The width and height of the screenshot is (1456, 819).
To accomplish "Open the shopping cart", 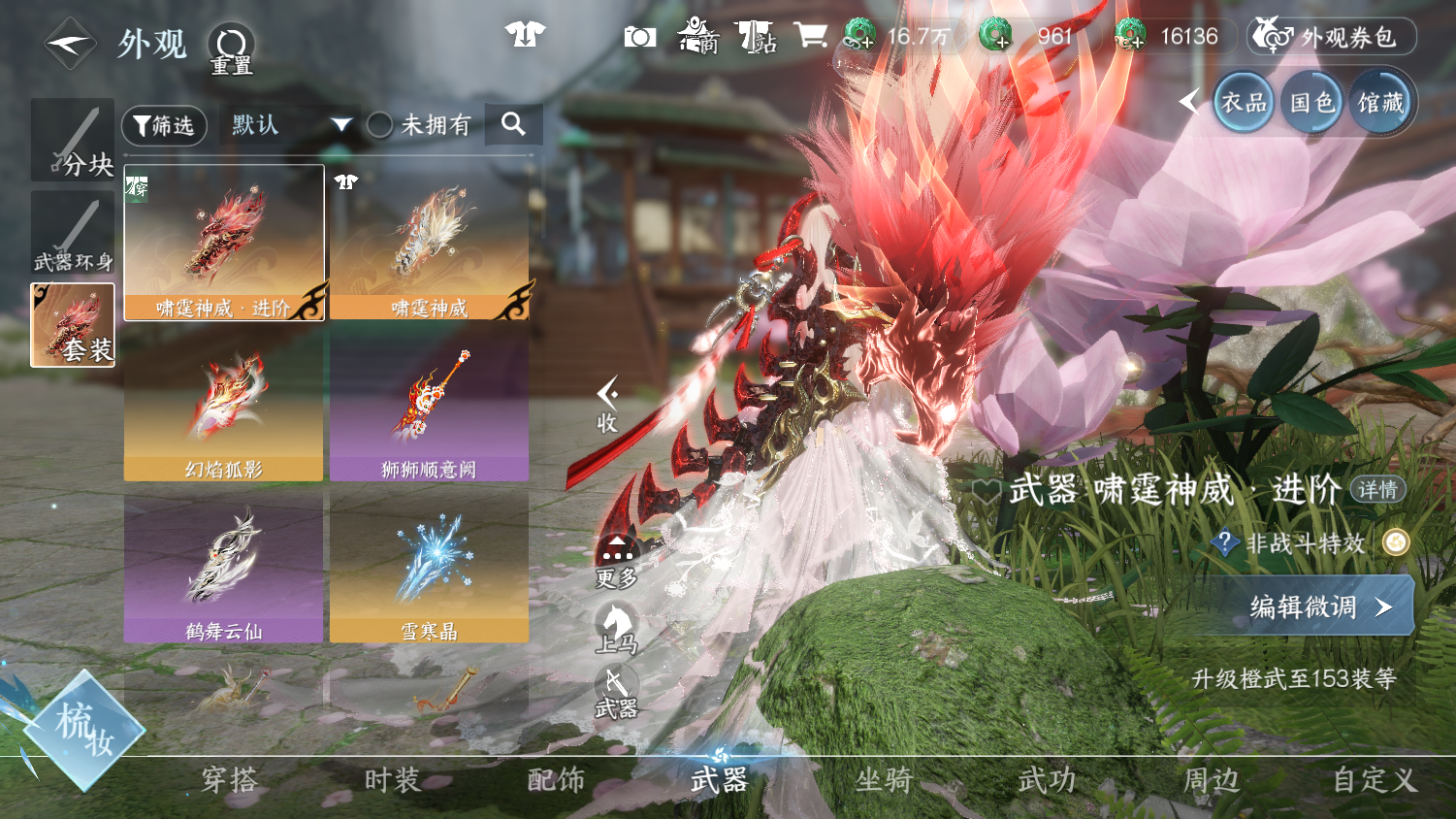I will [x=810, y=36].
